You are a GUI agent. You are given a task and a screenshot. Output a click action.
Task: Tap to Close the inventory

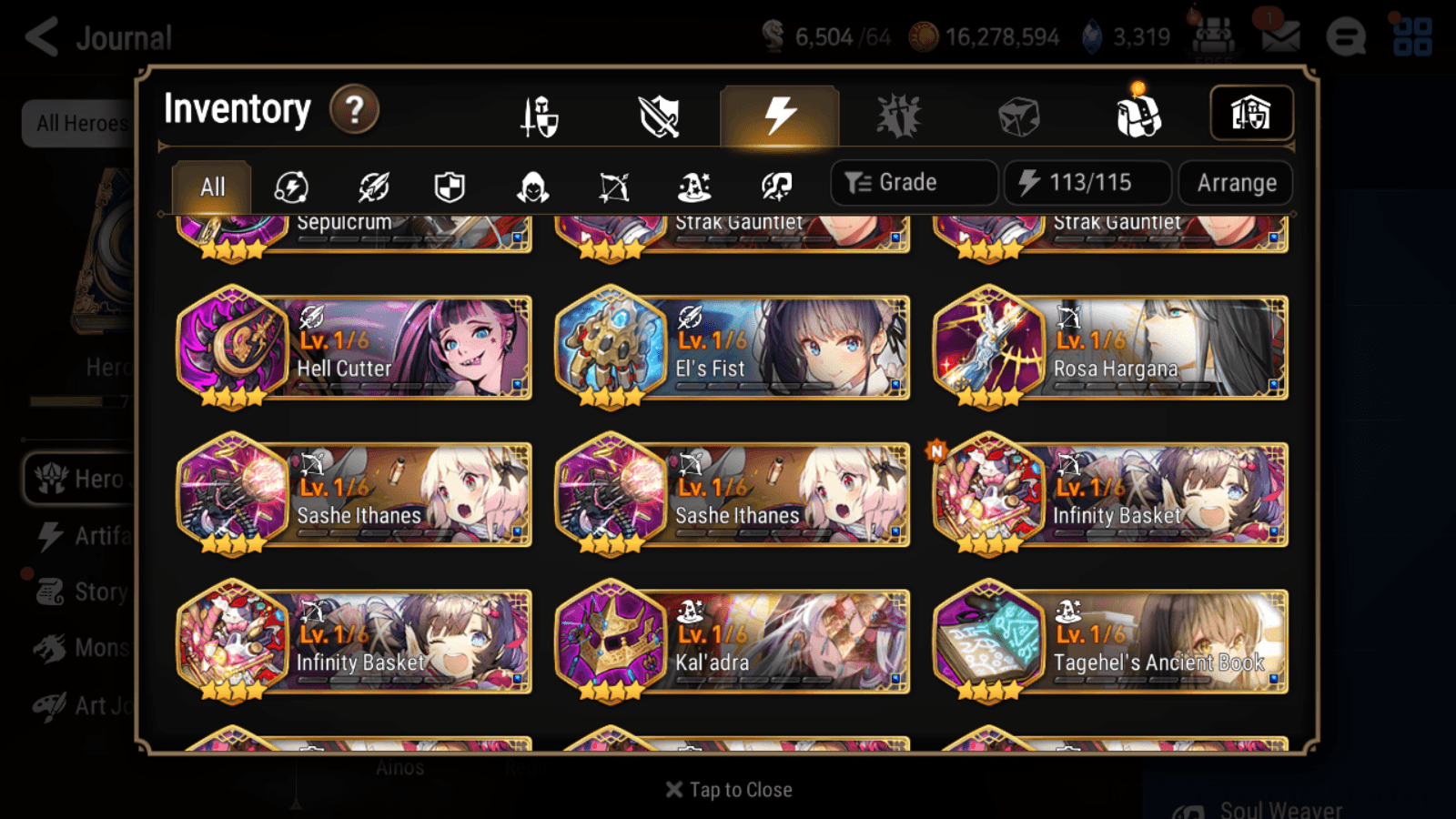(727, 789)
